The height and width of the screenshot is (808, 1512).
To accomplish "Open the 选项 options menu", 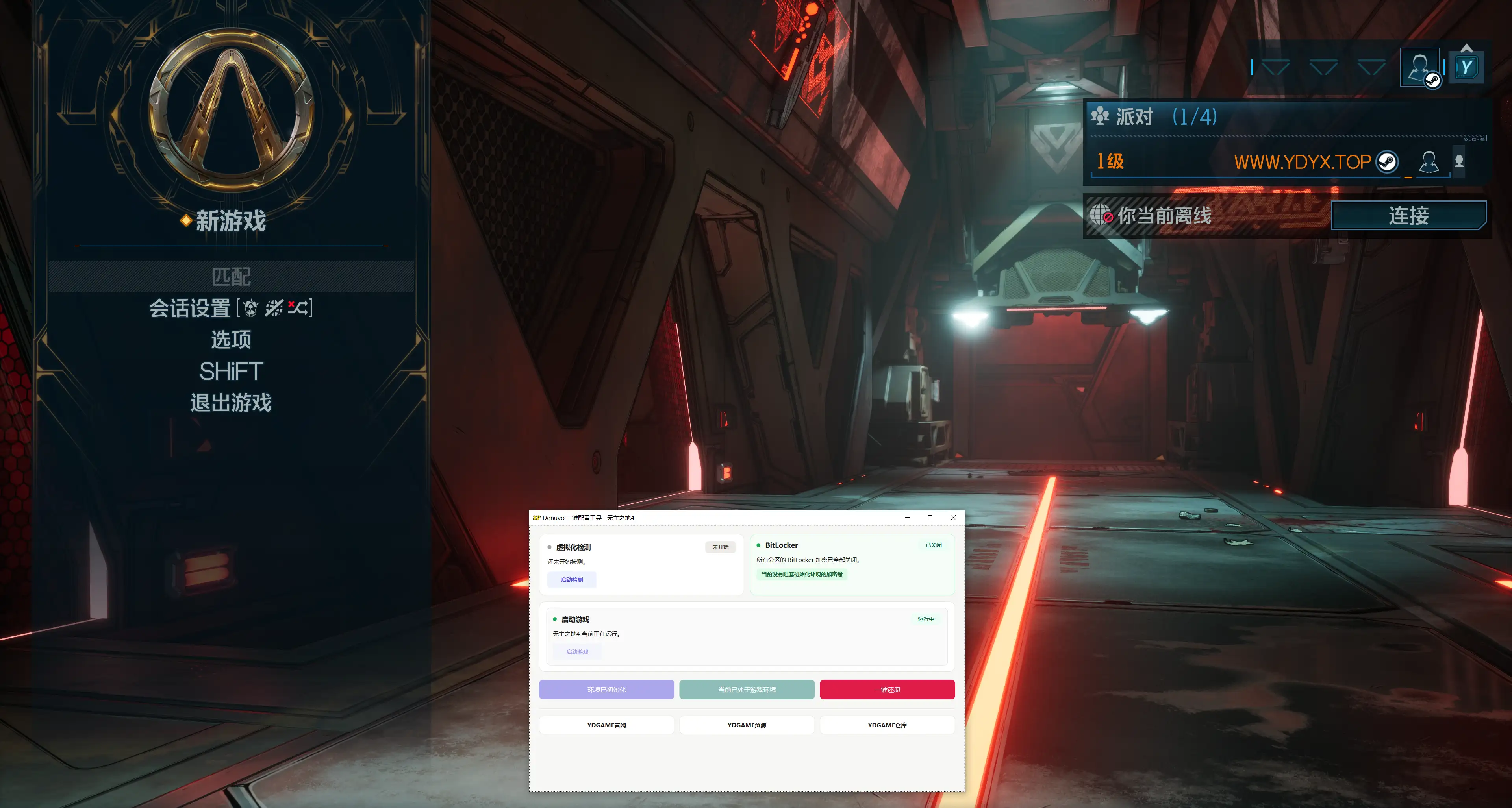I will pos(231,340).
